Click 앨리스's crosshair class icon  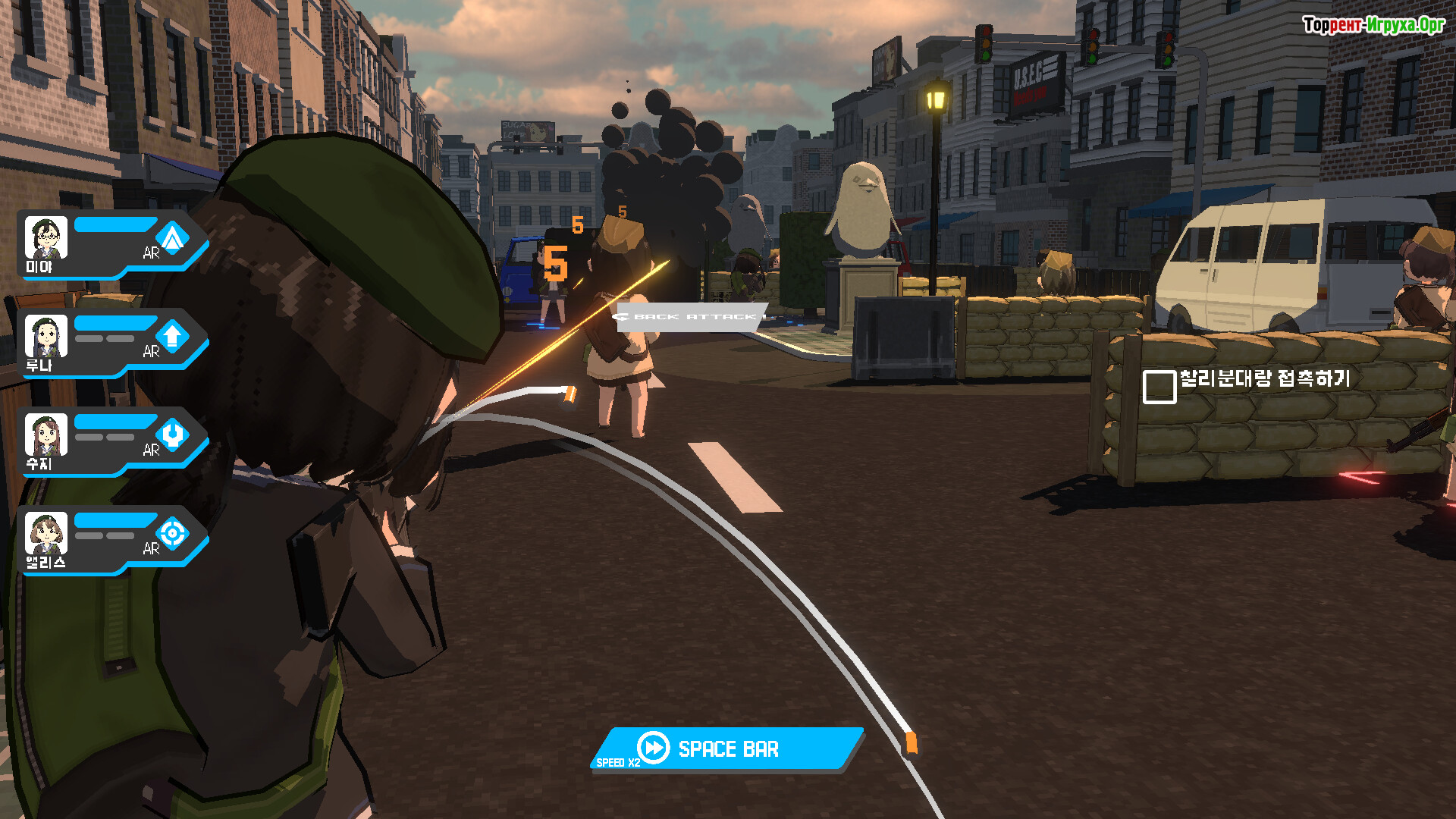173,533
